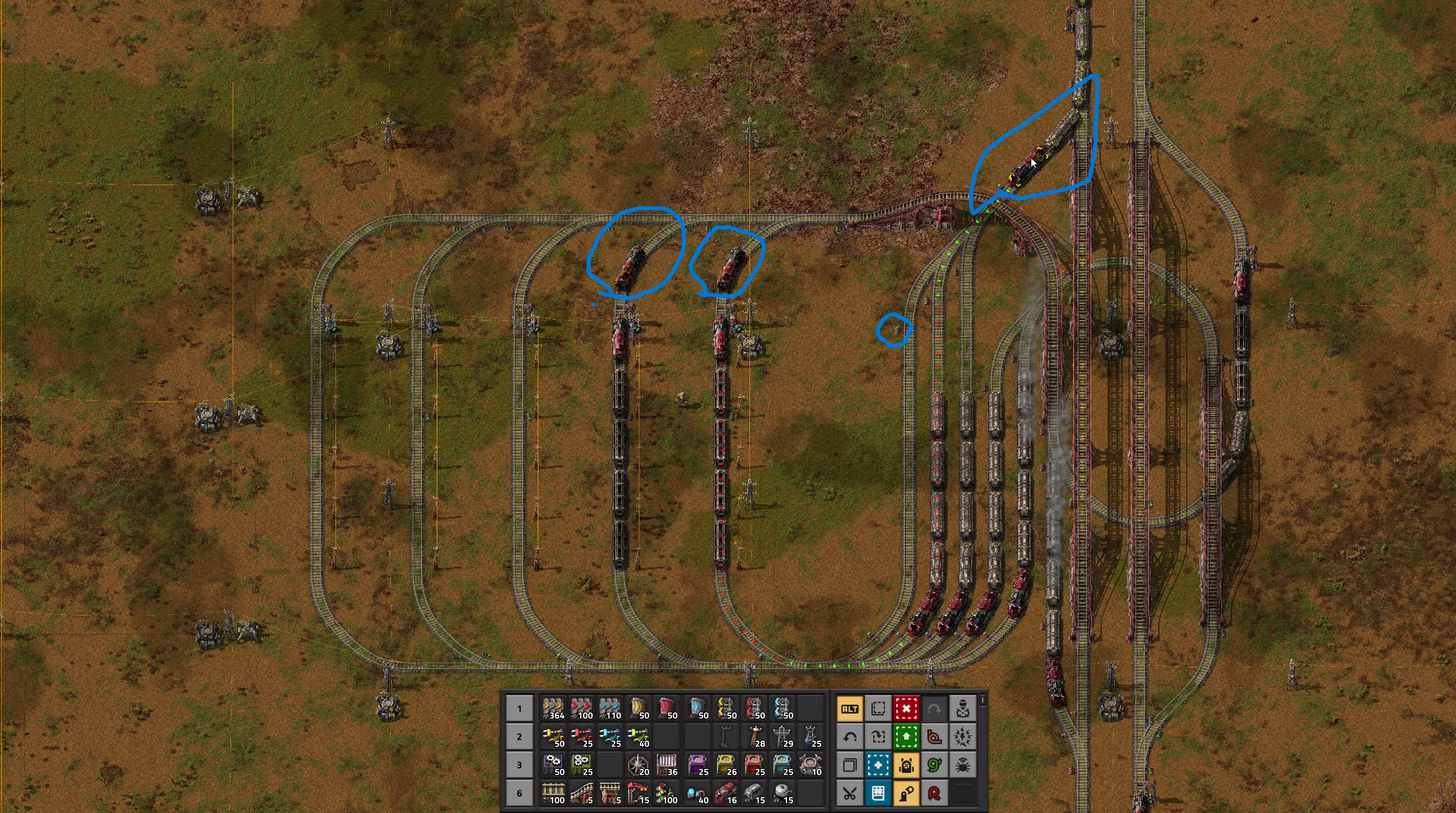Screen dimensions: 1456x813
Task: Switch to quickbar row 1
Action: [x=520, y=709]
